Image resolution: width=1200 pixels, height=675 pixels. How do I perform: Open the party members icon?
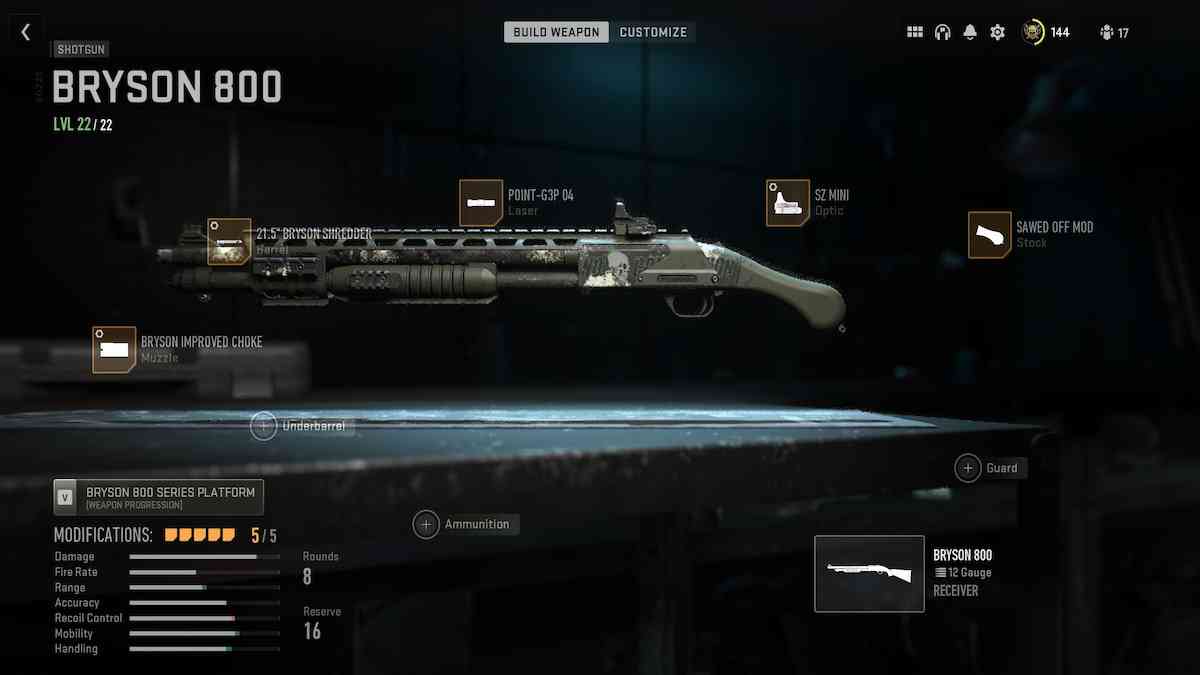(1106, 32)
